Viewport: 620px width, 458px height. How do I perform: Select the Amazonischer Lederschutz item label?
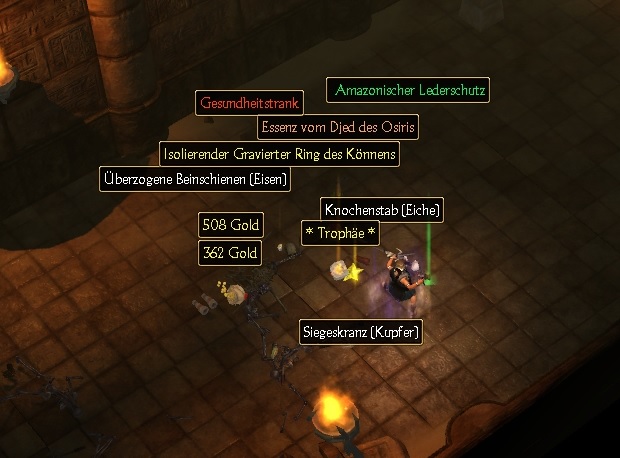coord(410,91)
